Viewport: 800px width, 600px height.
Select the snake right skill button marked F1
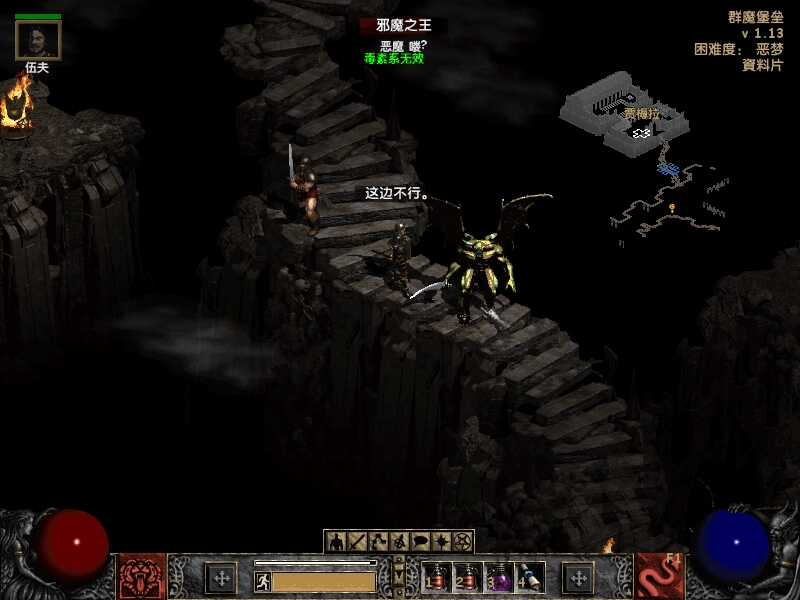click(659, 577)
